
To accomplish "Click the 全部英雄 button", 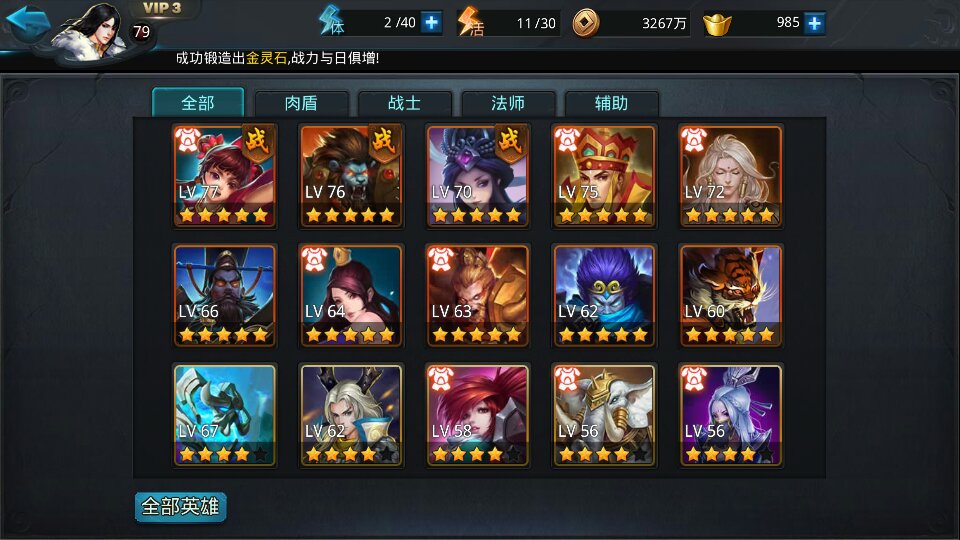I will (181, 507).
